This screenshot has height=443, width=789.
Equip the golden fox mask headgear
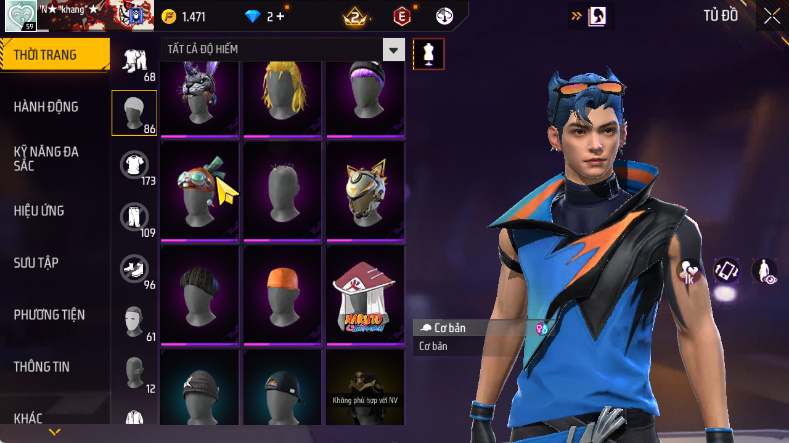tap(365, 189)
